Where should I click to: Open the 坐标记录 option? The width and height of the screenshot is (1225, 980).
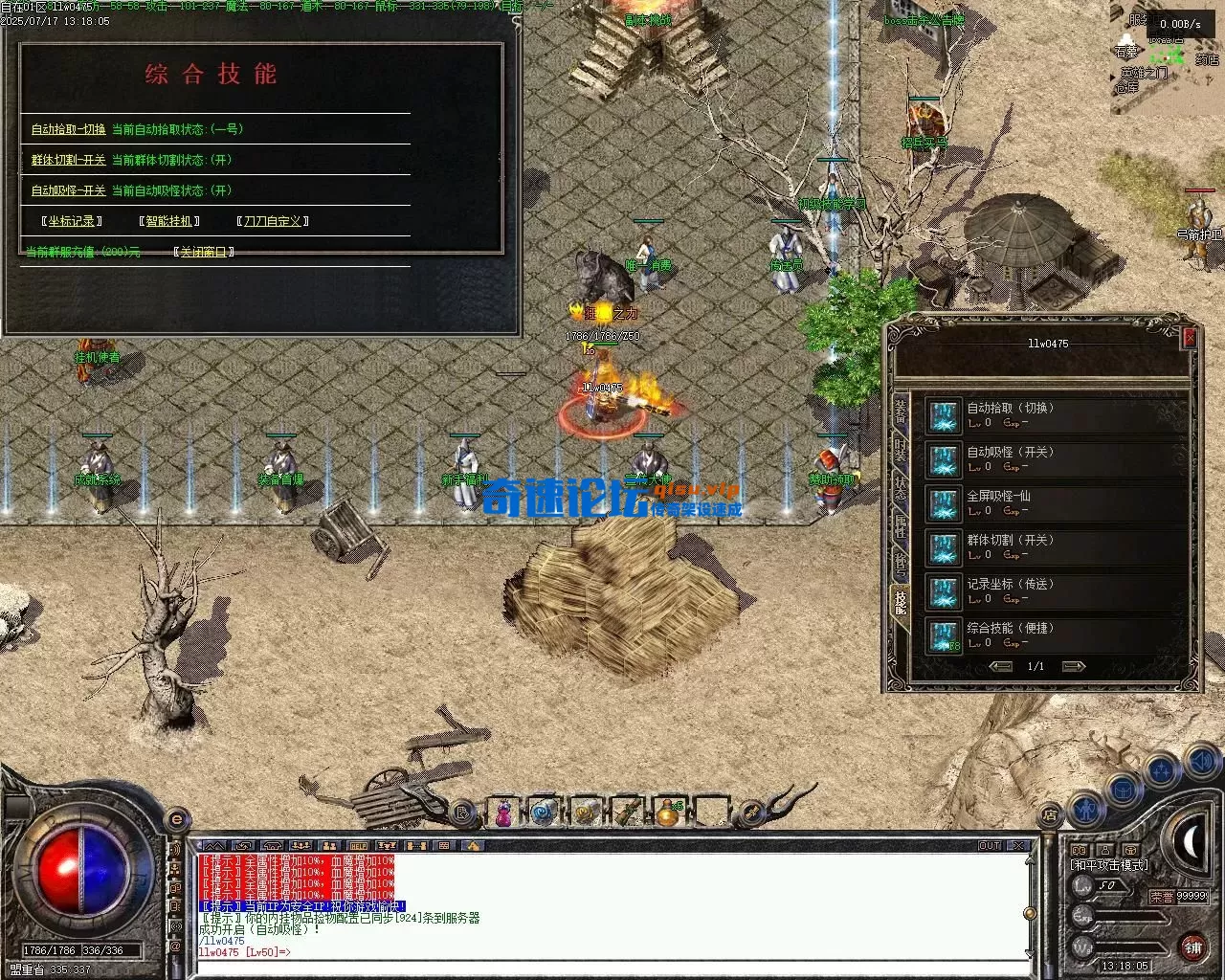pyautogui.click(x=72, y=221)
